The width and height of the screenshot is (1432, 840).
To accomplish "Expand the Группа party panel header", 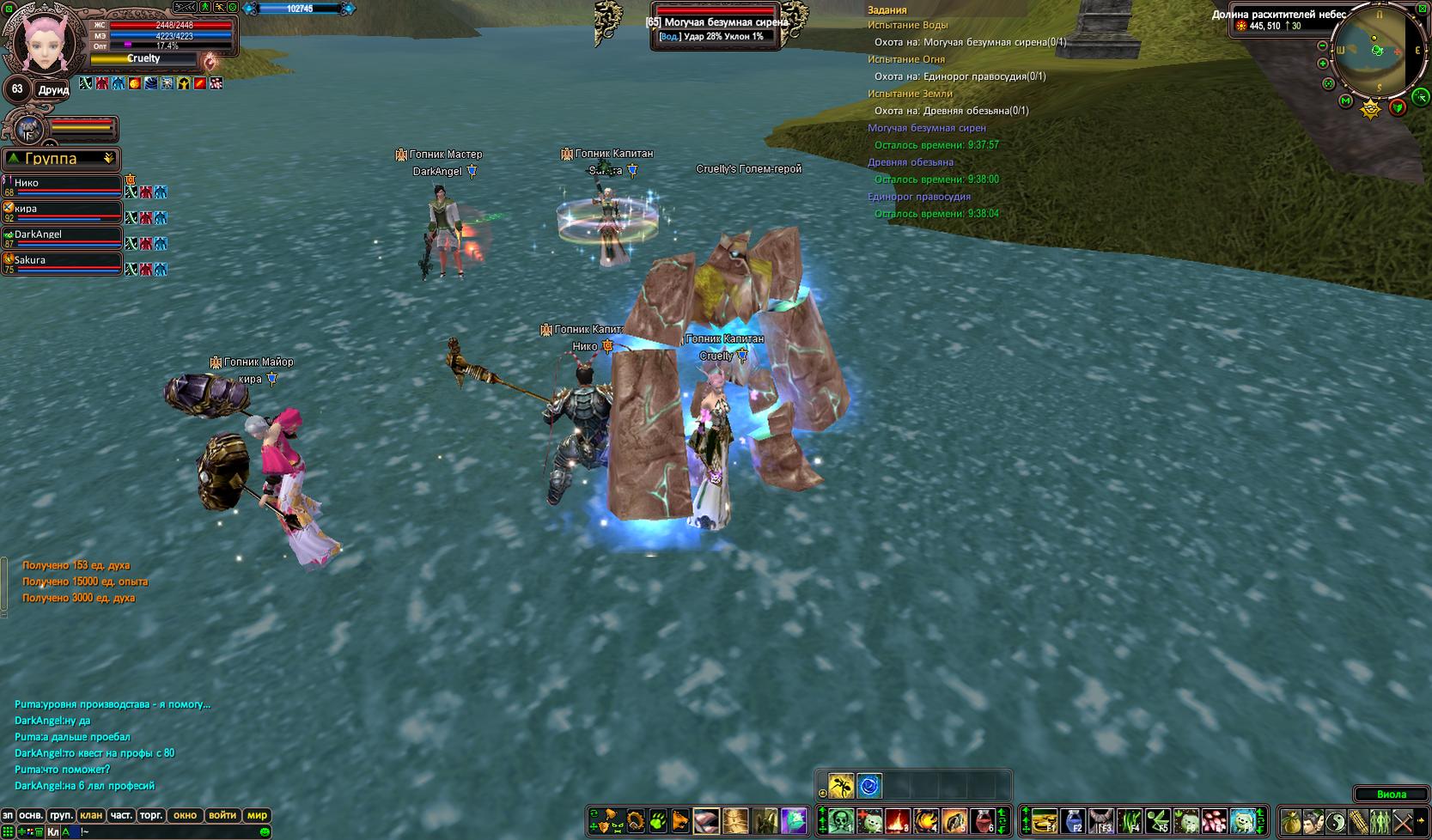I will pyautogui.click(x=108, y=159).
